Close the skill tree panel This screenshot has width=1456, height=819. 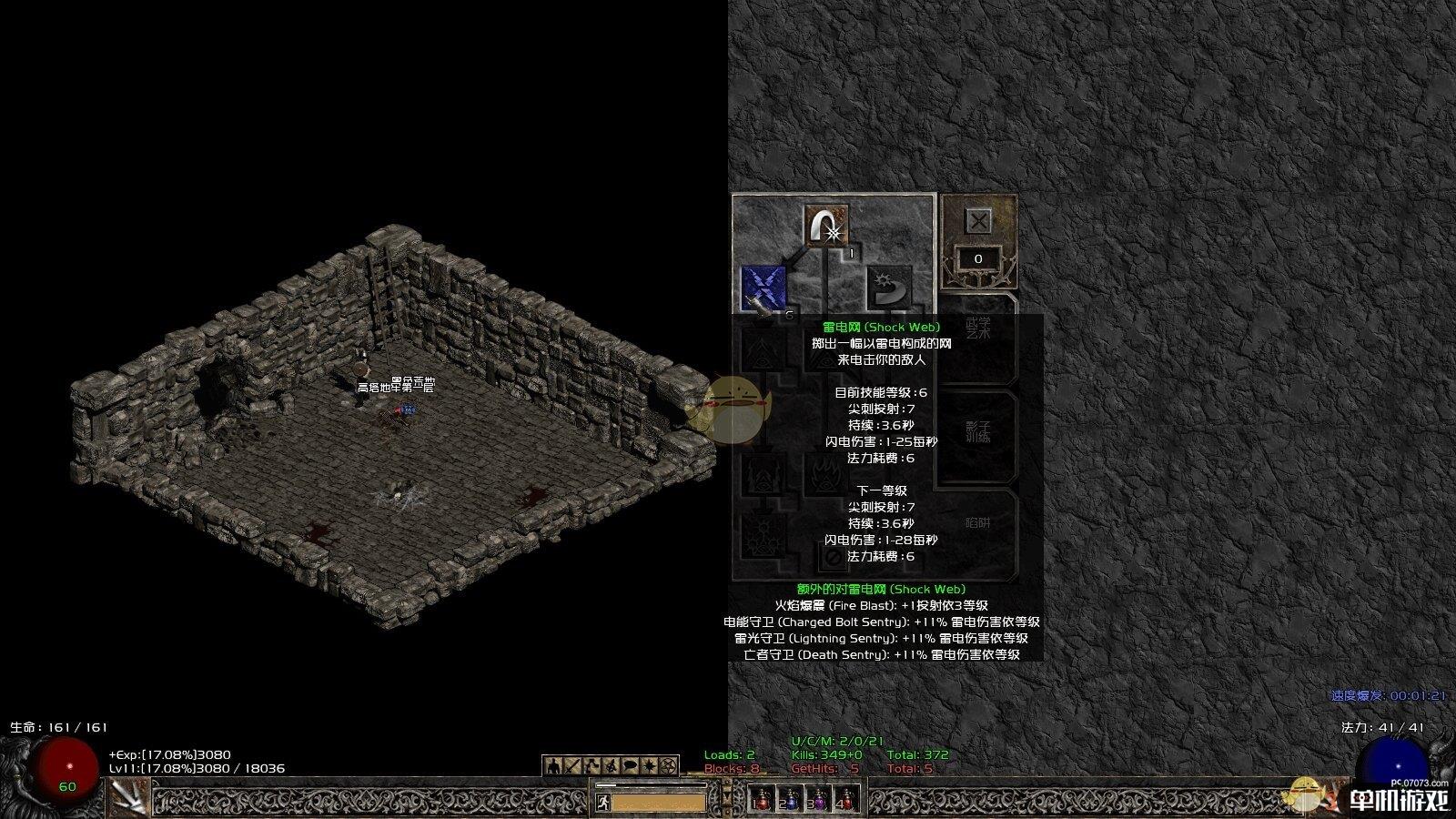(x=978, y=221)
